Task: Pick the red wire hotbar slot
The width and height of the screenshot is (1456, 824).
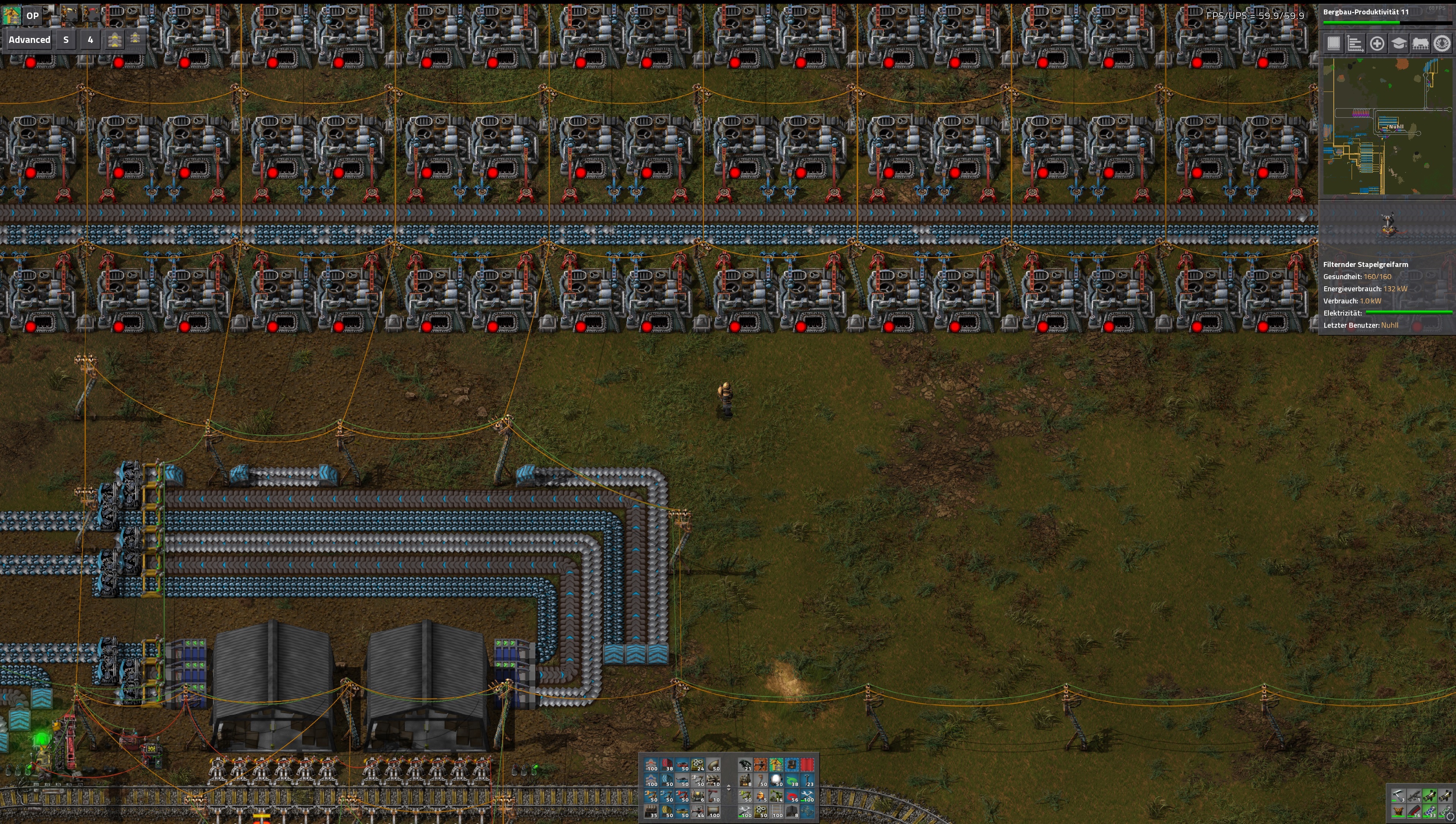Action: point(792,796)
